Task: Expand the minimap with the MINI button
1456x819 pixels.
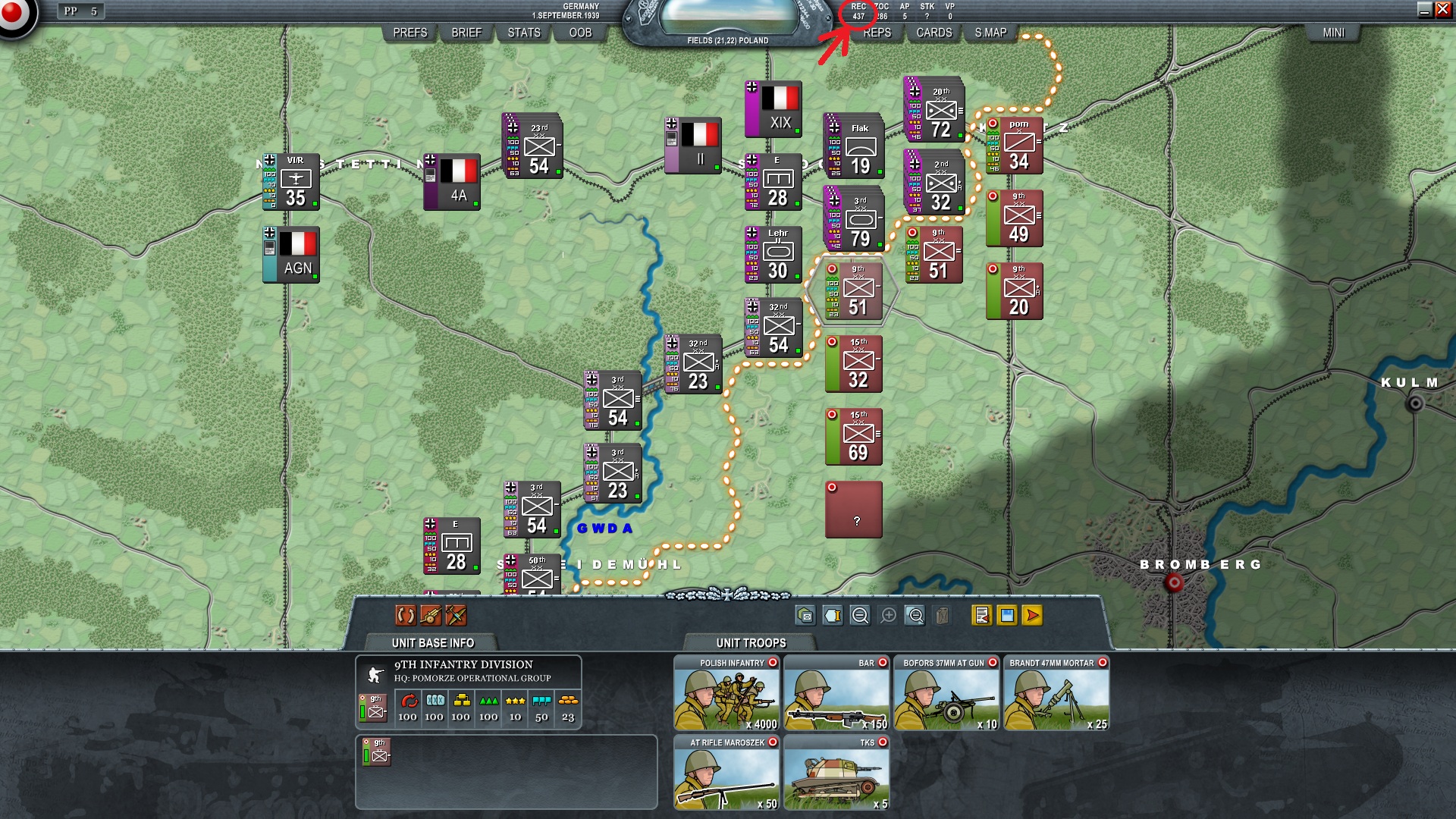Action: tap(1334, 33)
